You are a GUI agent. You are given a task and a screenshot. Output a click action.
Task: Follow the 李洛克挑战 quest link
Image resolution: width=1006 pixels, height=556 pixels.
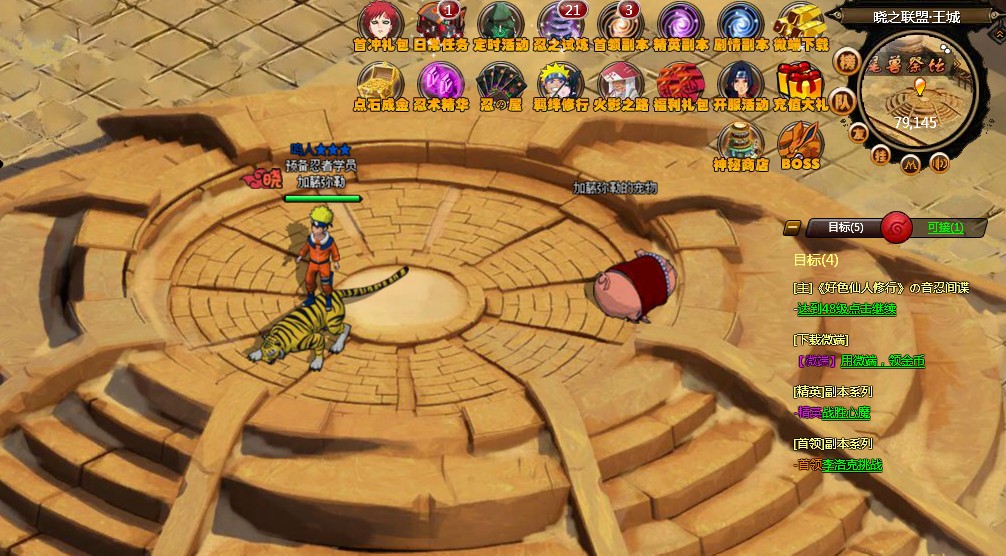(x=852, y=465)
